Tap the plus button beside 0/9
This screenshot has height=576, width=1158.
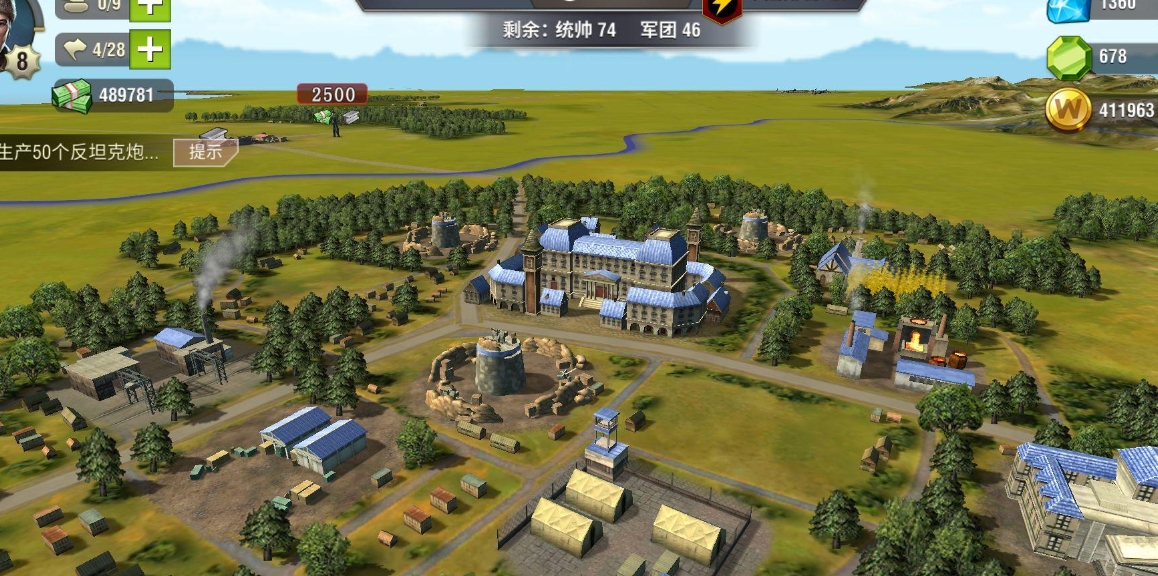[x=150, y=7]
